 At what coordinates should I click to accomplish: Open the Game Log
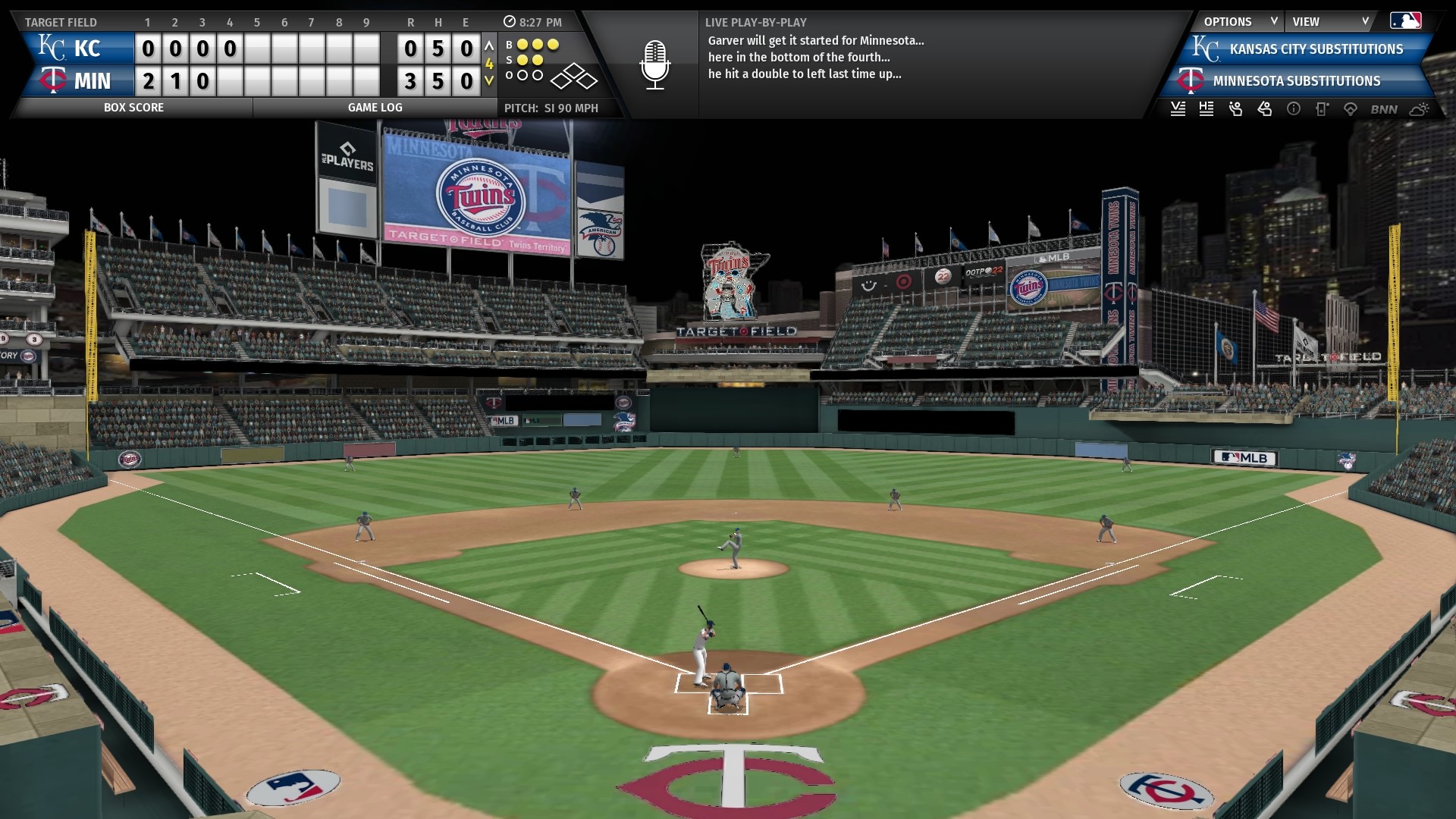375,108
